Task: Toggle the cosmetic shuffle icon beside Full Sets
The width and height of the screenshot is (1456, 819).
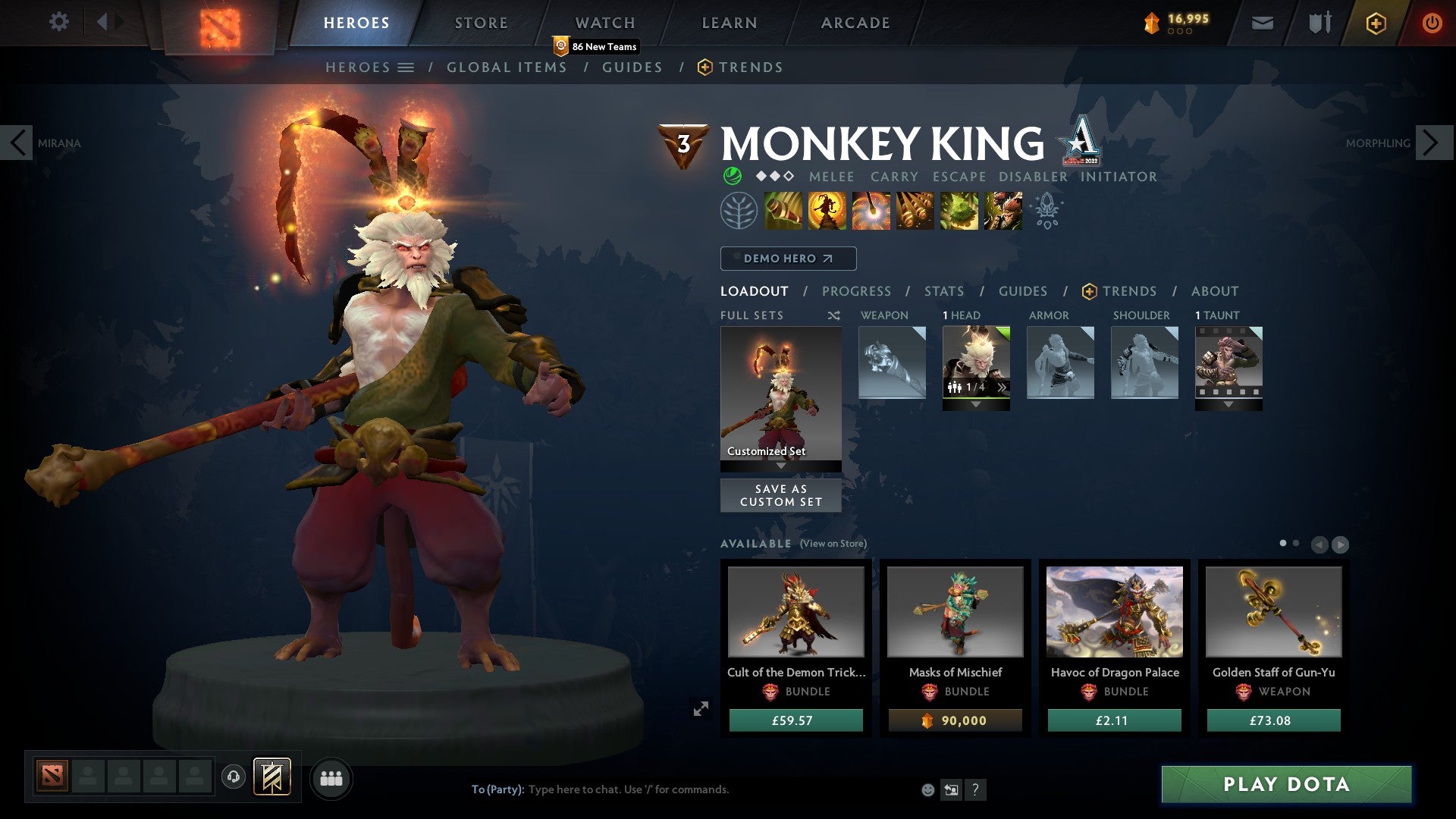Action: pos(833,315)
